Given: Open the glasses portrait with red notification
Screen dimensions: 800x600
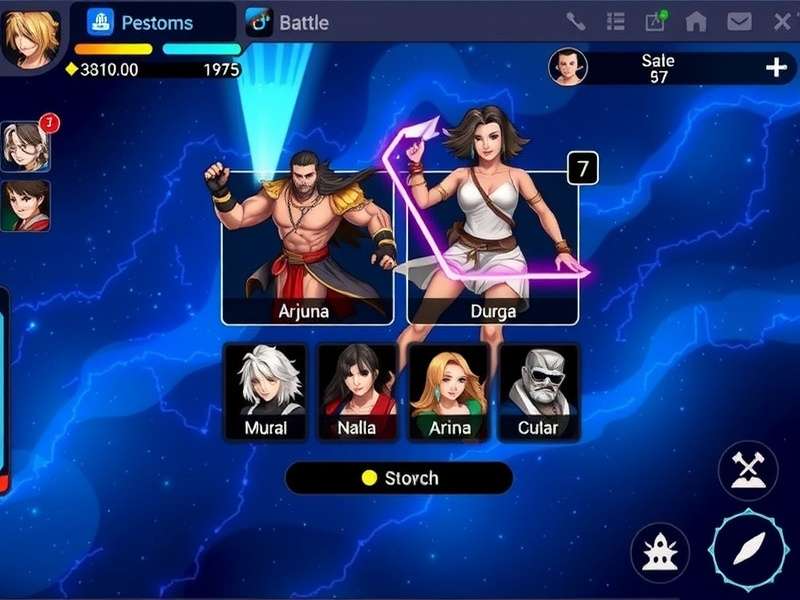Looking at the screenshot, I should [x=24, y=147].
